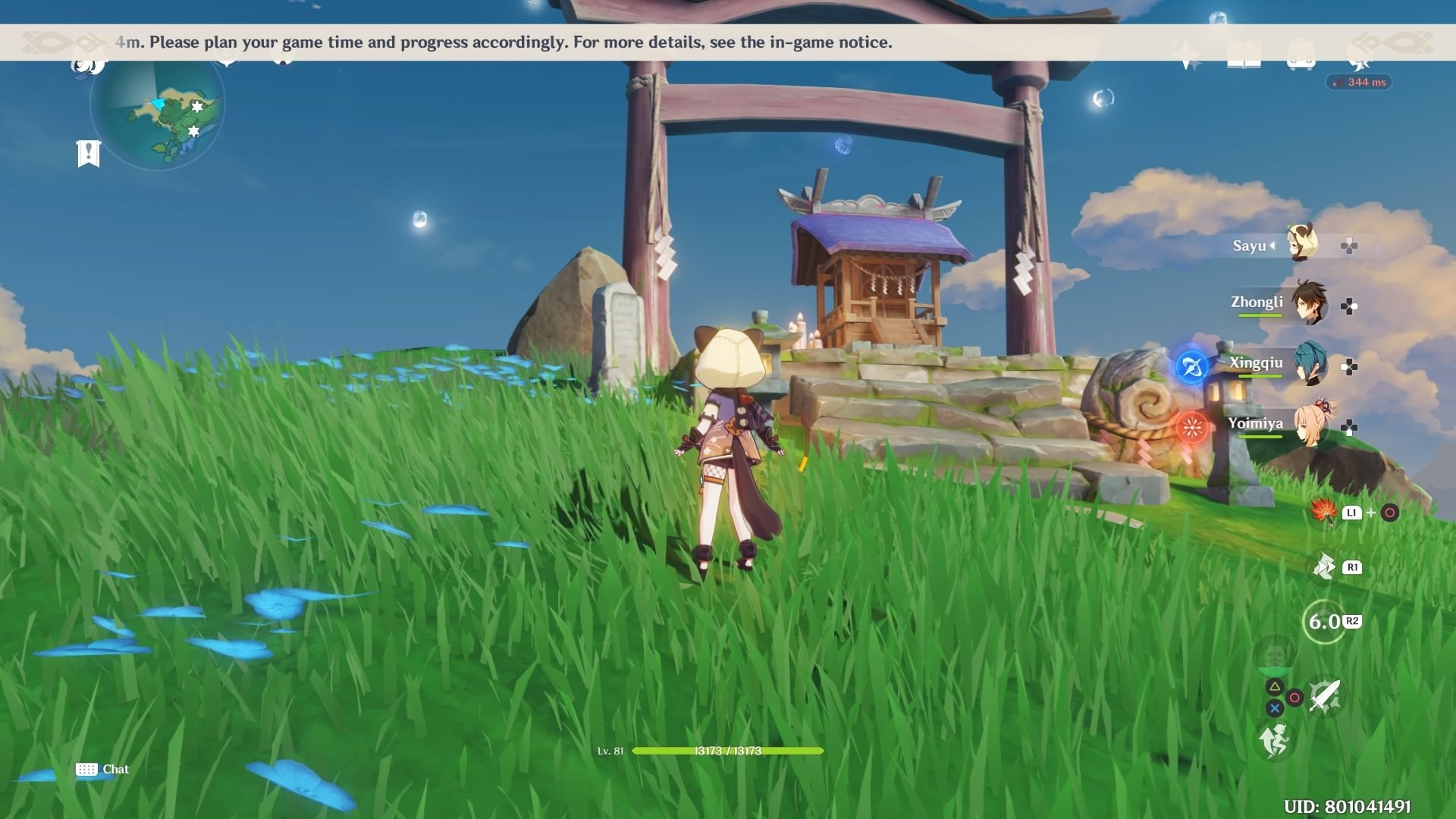Open the quest banner exclamation icon
Viewport: 1456px width, 819px height.
(x=89, y=153)
